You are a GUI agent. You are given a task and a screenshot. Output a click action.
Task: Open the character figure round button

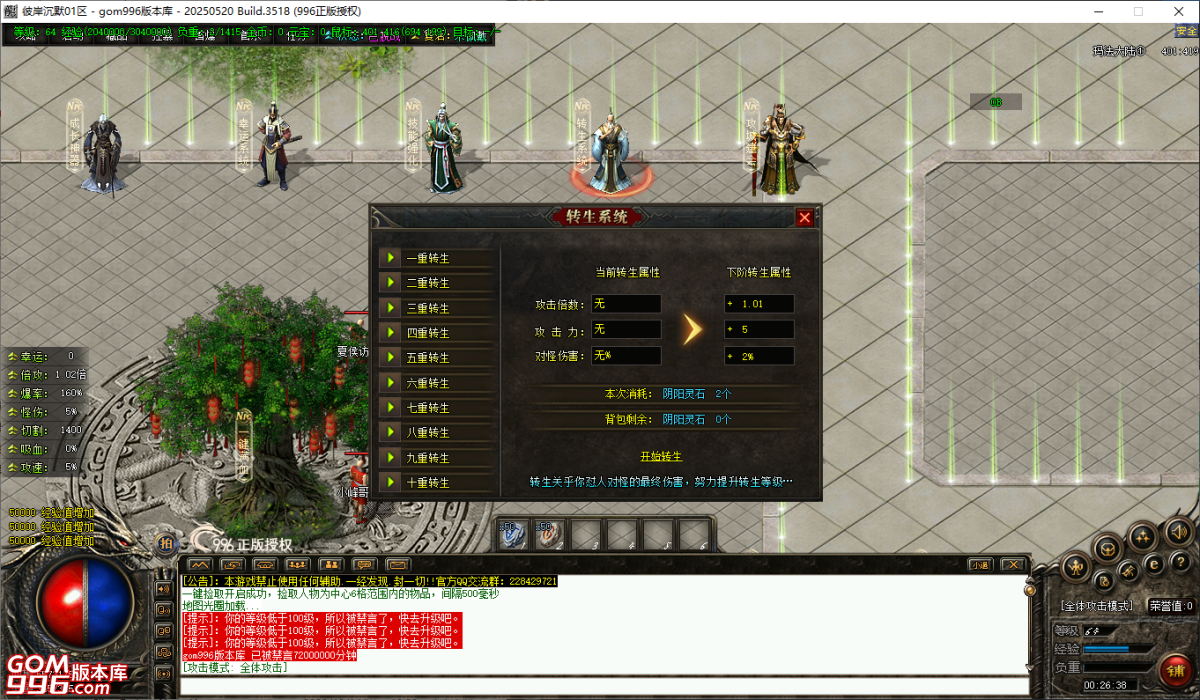tap(1077, 568)
